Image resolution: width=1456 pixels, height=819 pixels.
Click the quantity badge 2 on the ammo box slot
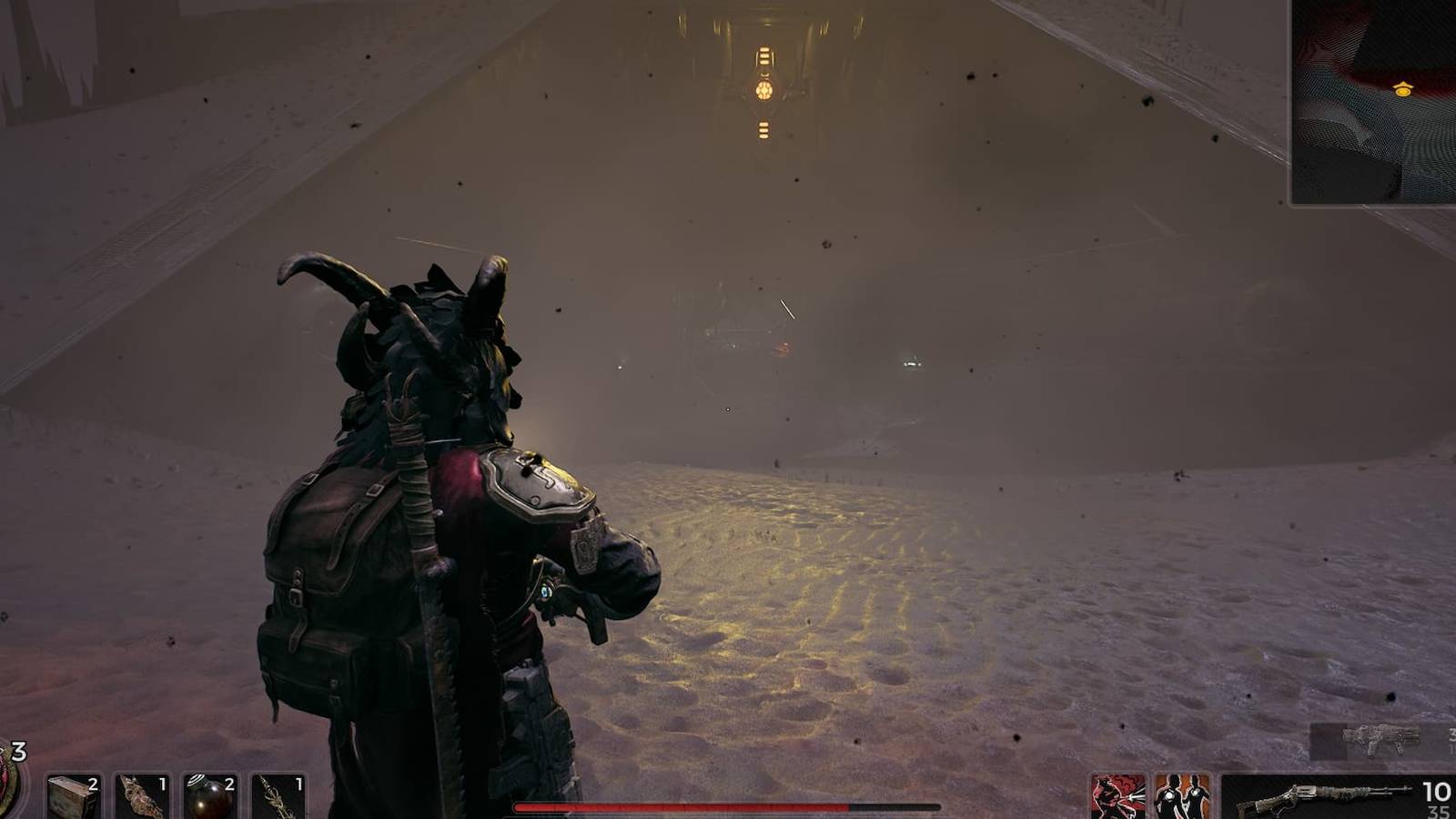tap(93, 784)
